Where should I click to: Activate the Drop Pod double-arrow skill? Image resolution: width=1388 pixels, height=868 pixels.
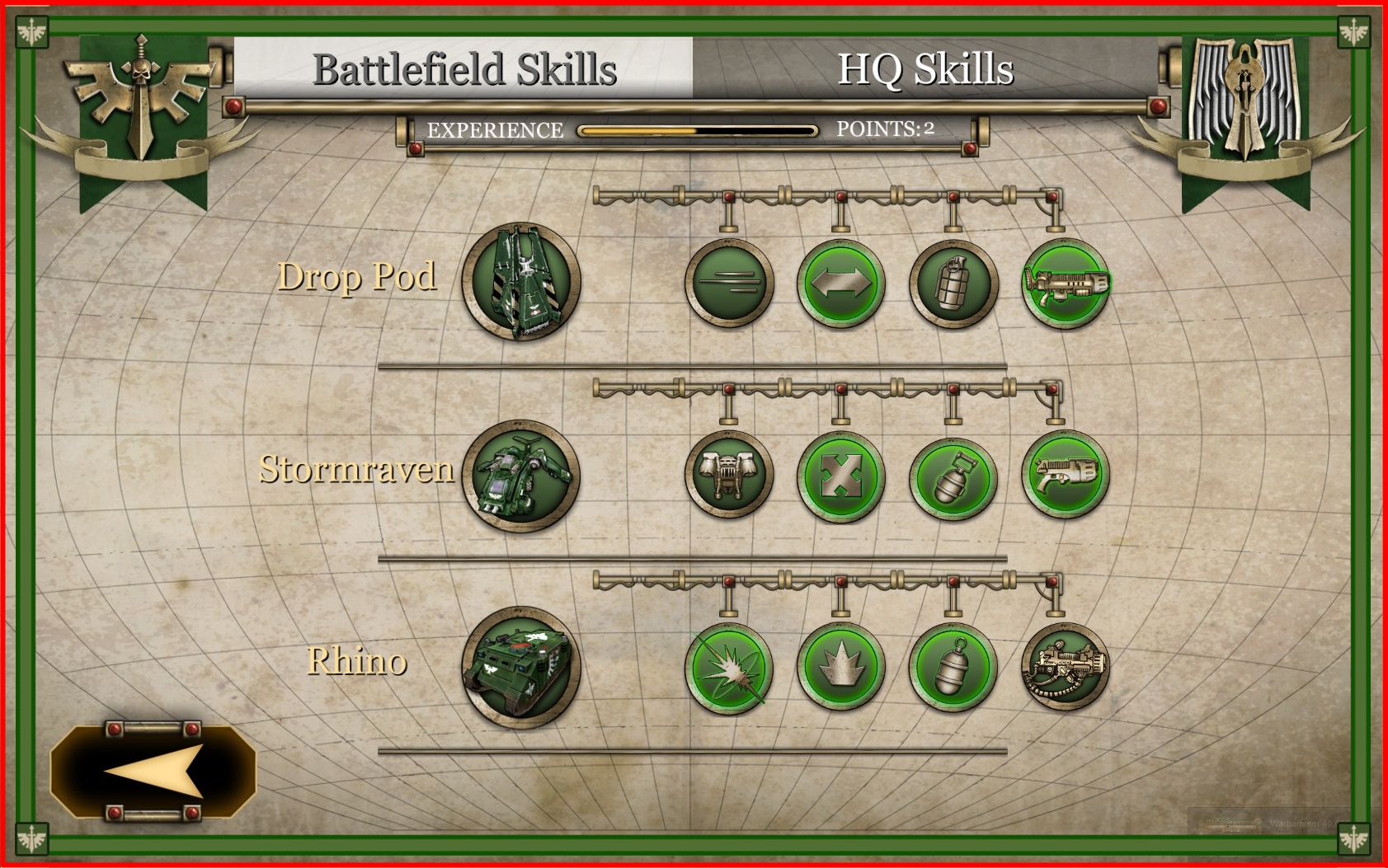(840, 283)
